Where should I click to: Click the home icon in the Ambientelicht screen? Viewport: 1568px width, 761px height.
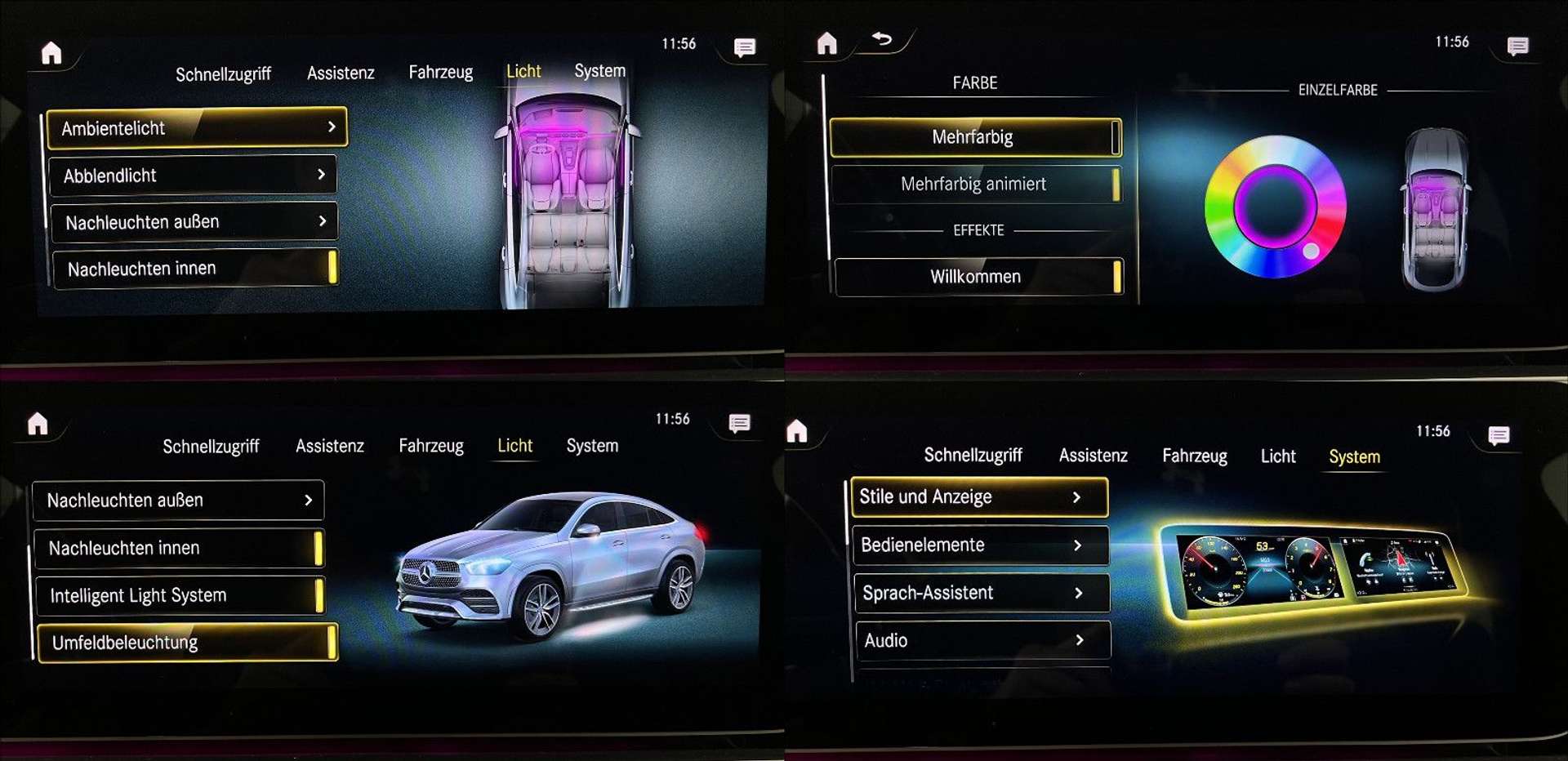pos(51,51)
